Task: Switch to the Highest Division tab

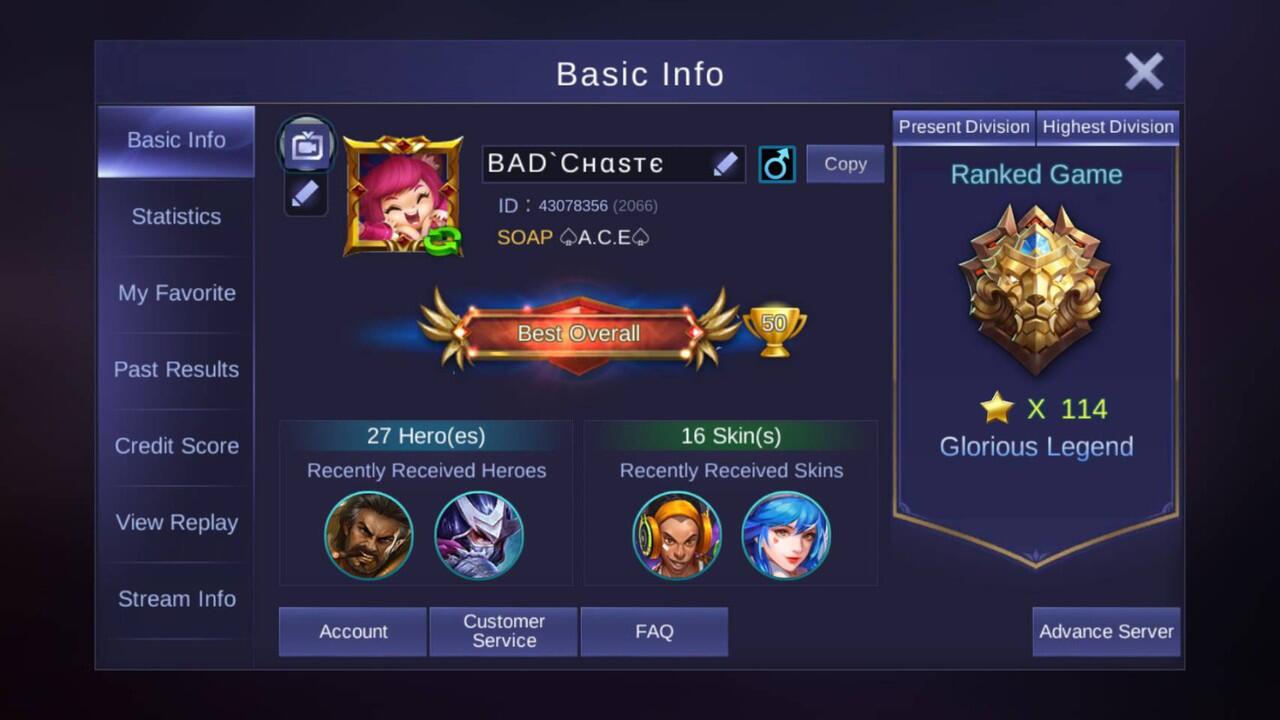Action: click(x=1108, y=126)
